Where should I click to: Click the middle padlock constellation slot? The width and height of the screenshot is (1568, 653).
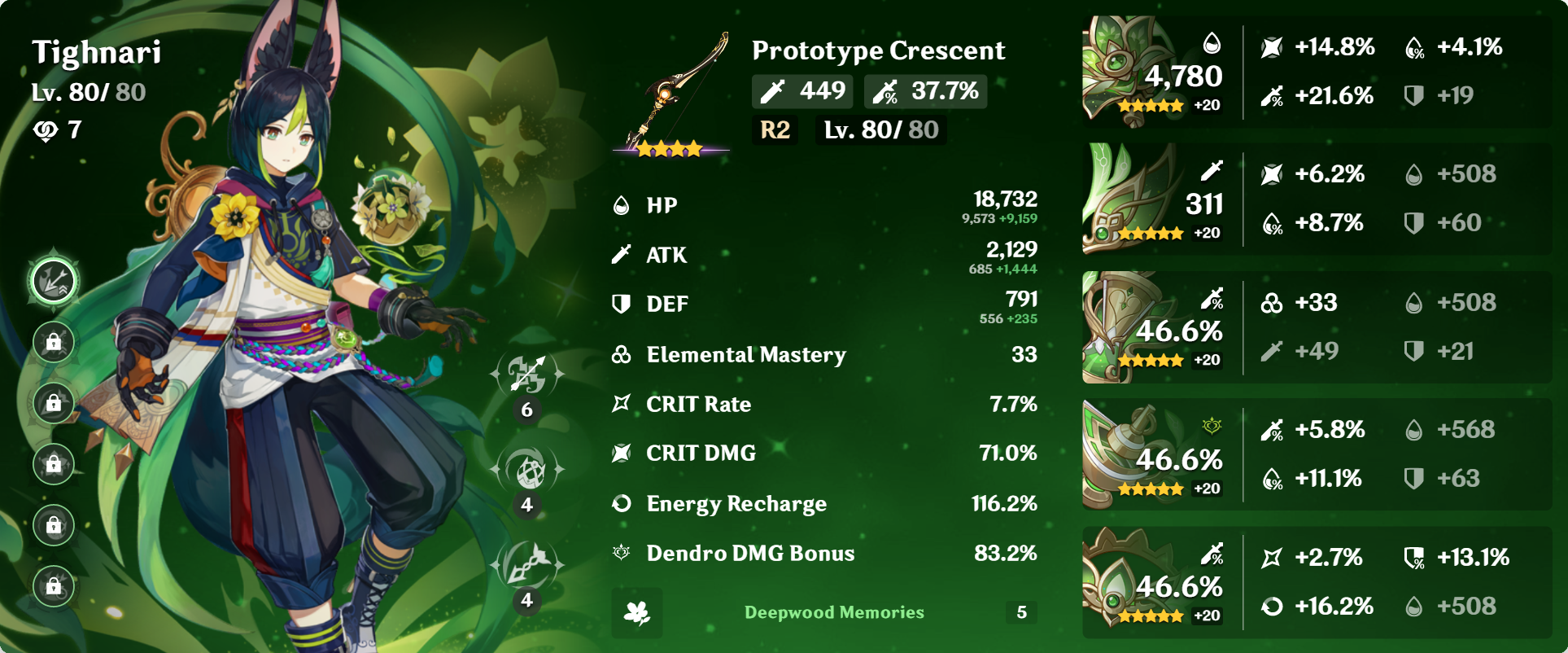(x=54, y=466)
